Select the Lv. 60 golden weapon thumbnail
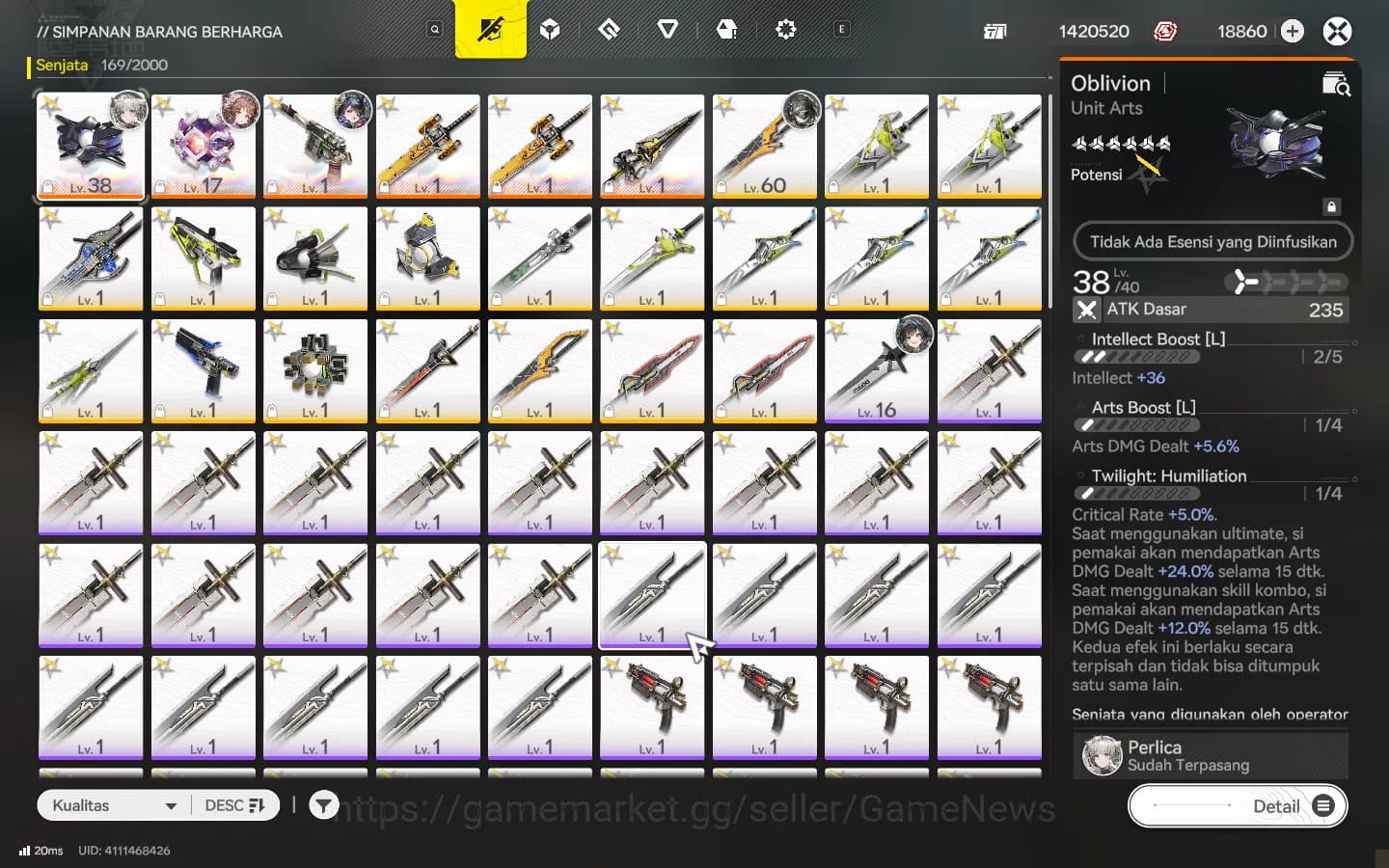The height and width of the screenshot is (868, 1389). pos(764,146)
